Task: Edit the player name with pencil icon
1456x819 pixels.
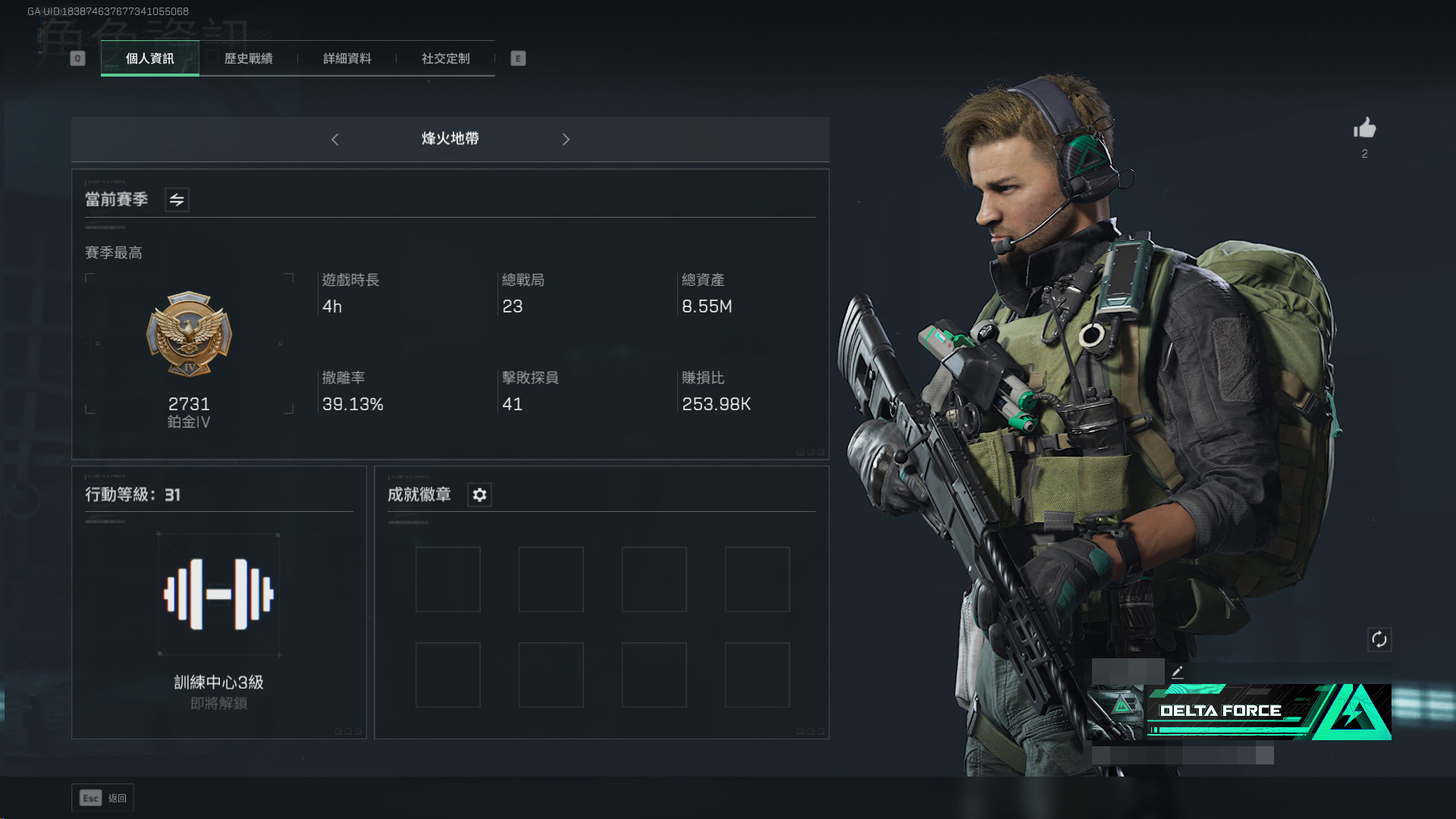Action: tap(1177, 672)
